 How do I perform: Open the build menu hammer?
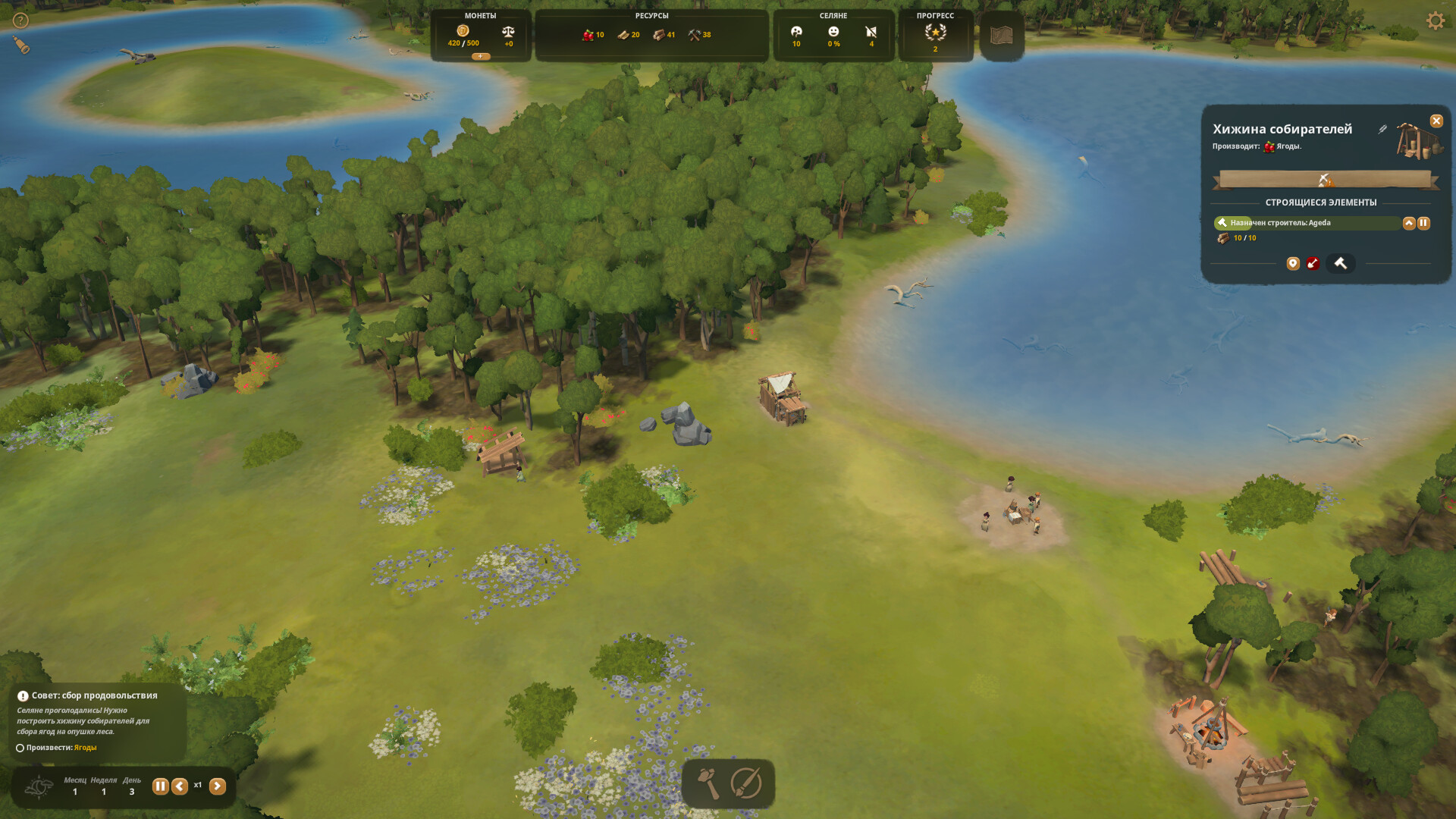(708, 783)
